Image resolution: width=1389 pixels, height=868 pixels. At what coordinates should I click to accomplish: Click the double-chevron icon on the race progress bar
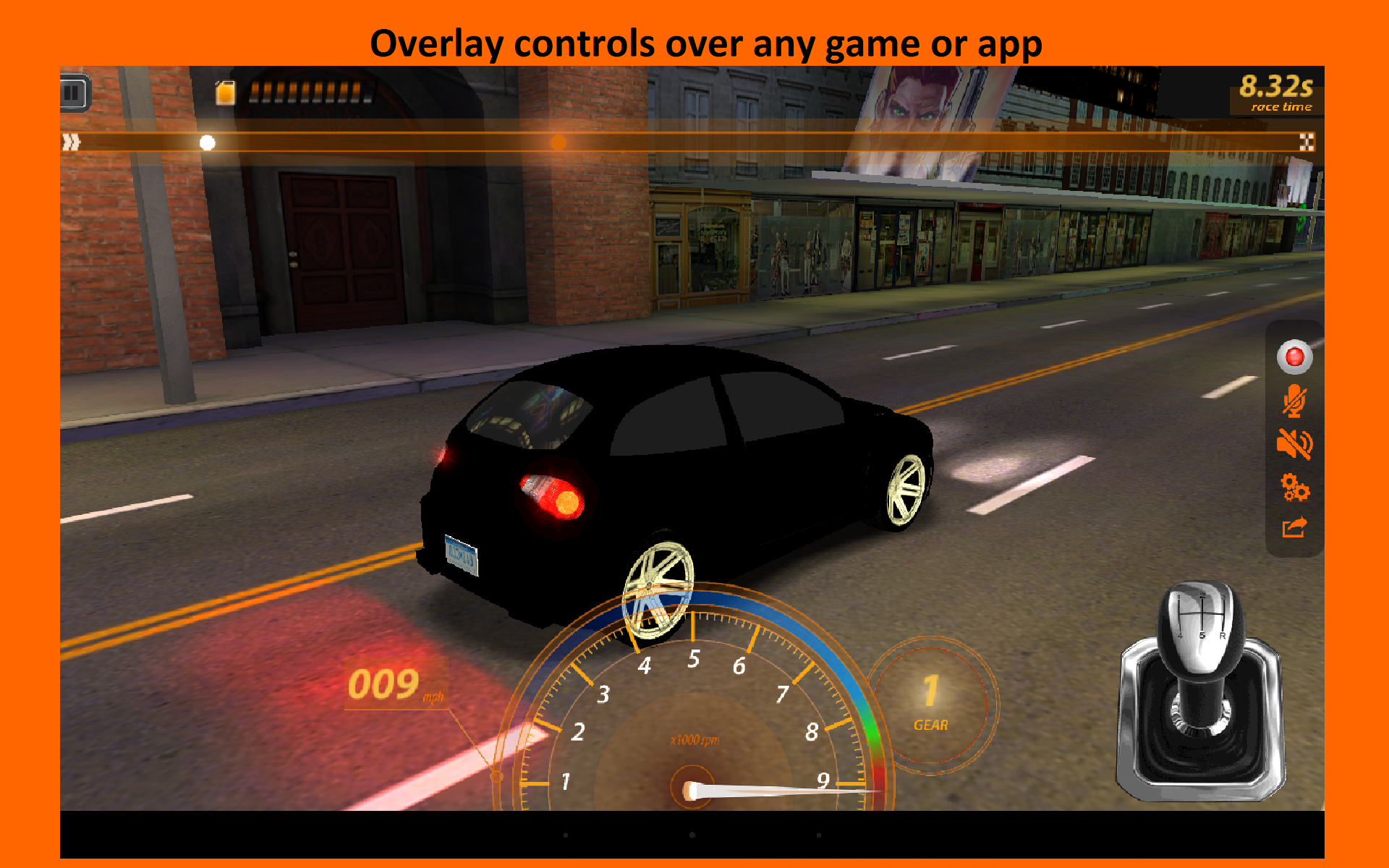click(x=71, y=142)
